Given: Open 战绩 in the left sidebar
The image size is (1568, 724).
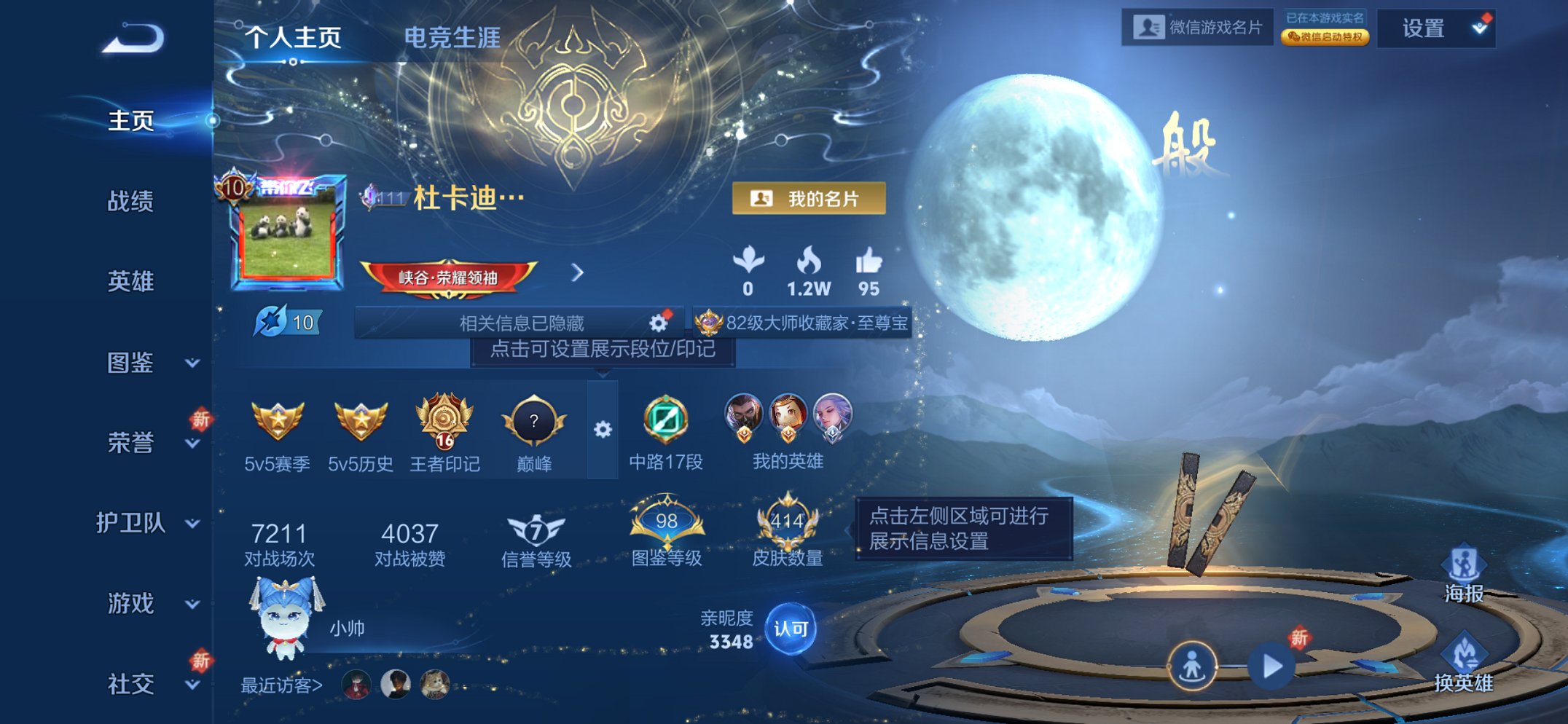Looking at the screenshot, I should tap(131, 201).
